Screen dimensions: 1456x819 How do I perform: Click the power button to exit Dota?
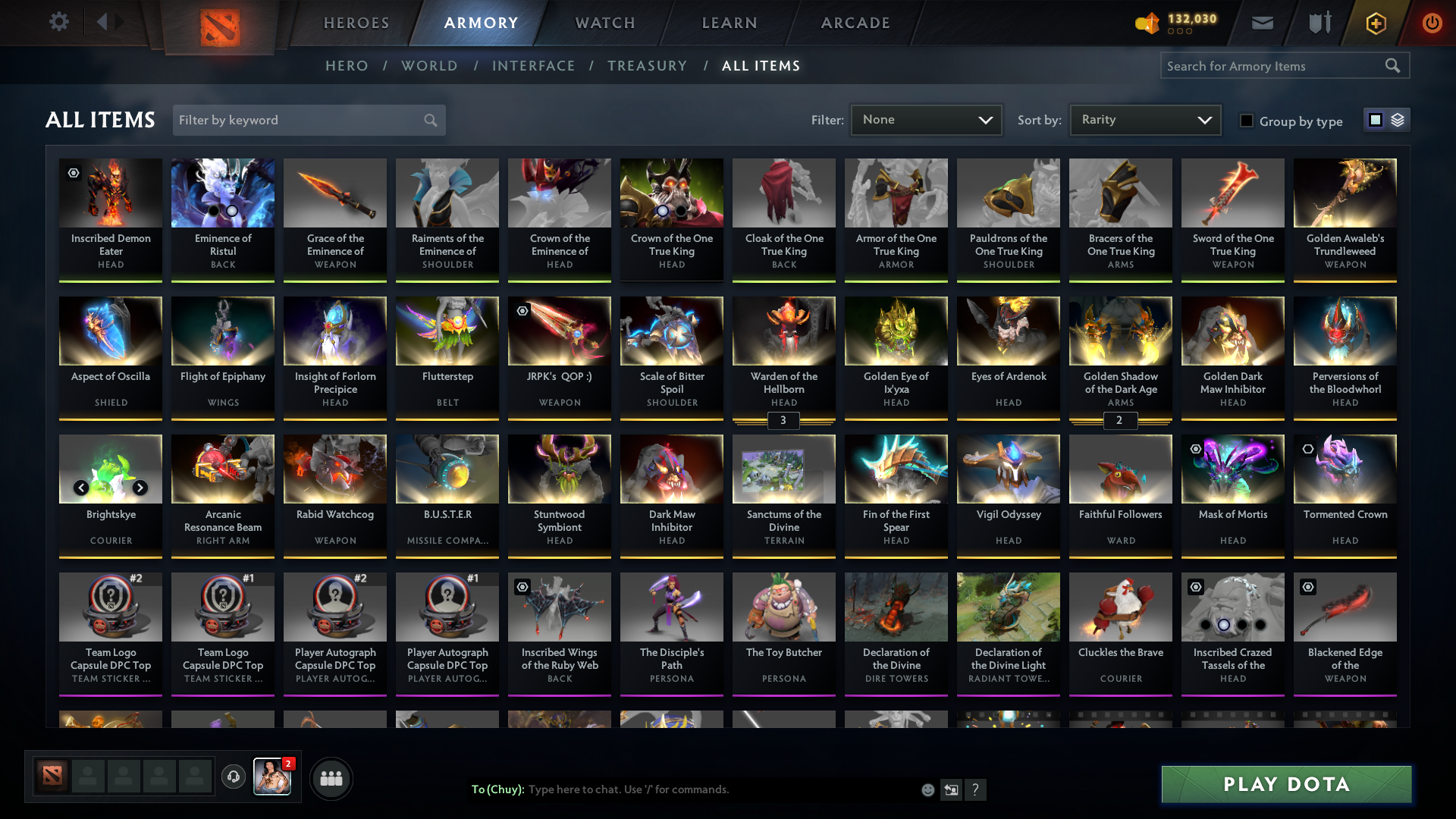tap(1432, 23)
